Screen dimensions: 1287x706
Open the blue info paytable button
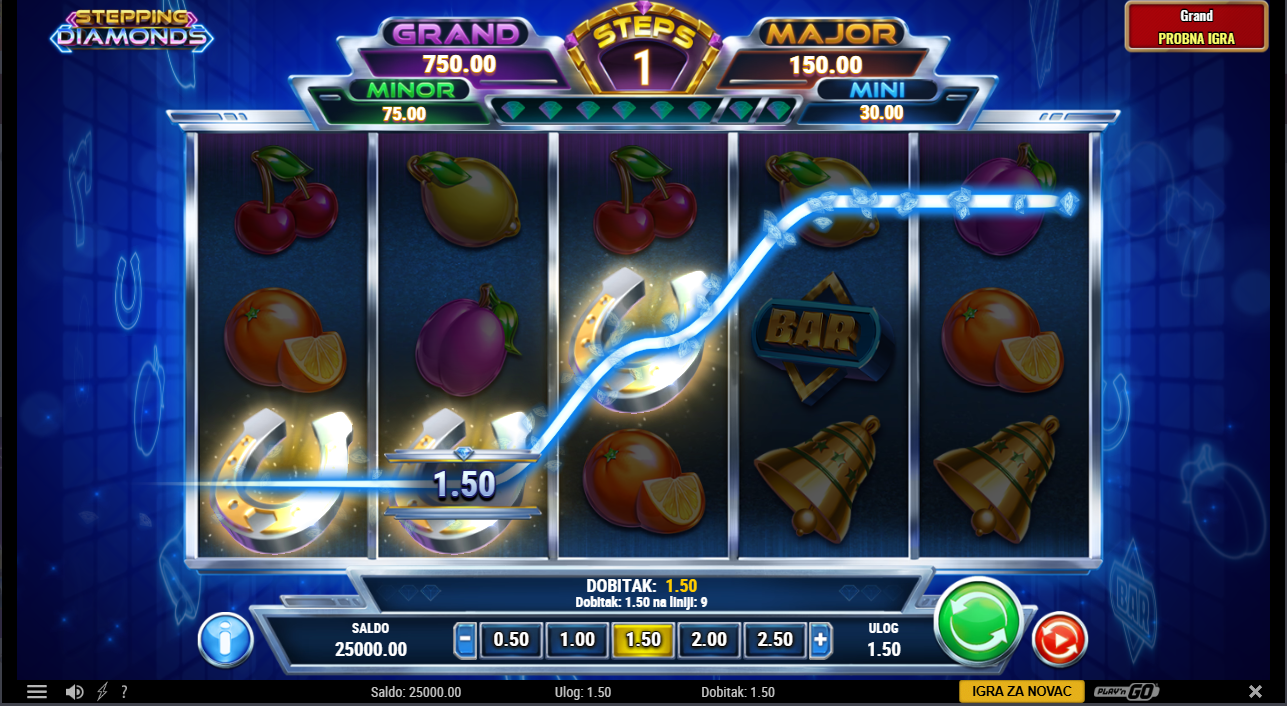coord(225,639)
